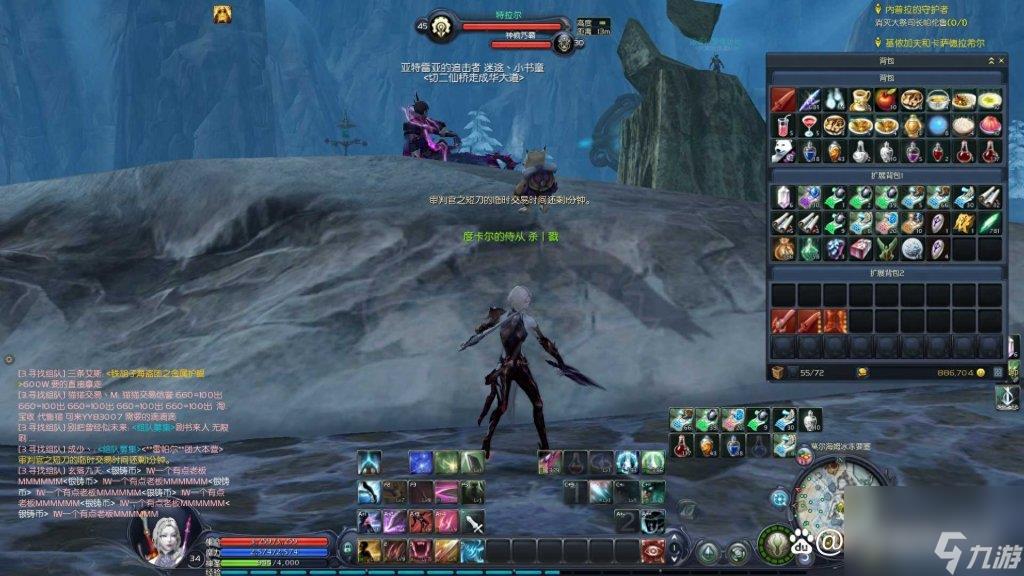Use the red potion in quickbar

tap(682, 446)
